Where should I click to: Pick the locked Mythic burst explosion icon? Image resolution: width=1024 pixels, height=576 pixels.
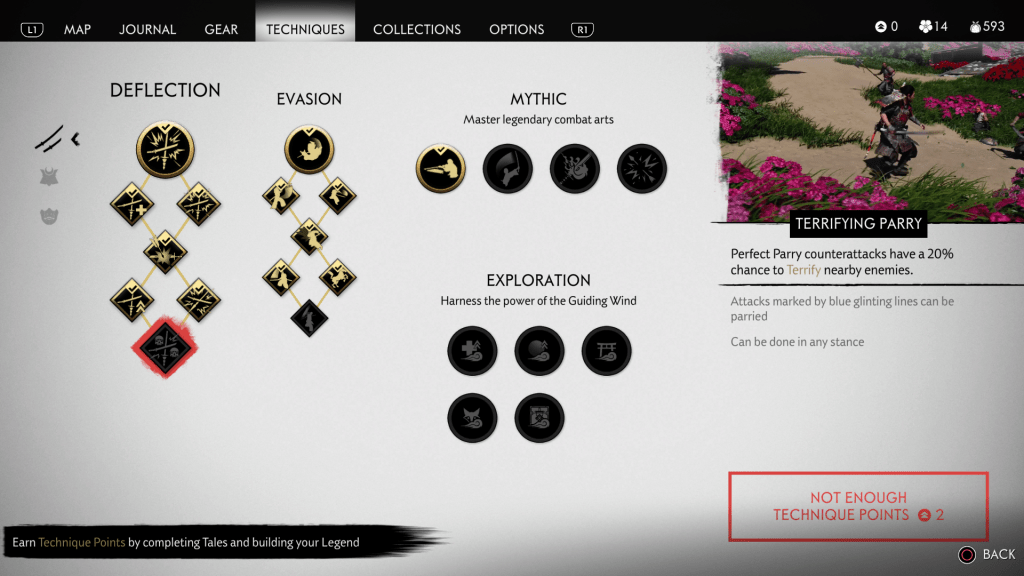(642, 168)
